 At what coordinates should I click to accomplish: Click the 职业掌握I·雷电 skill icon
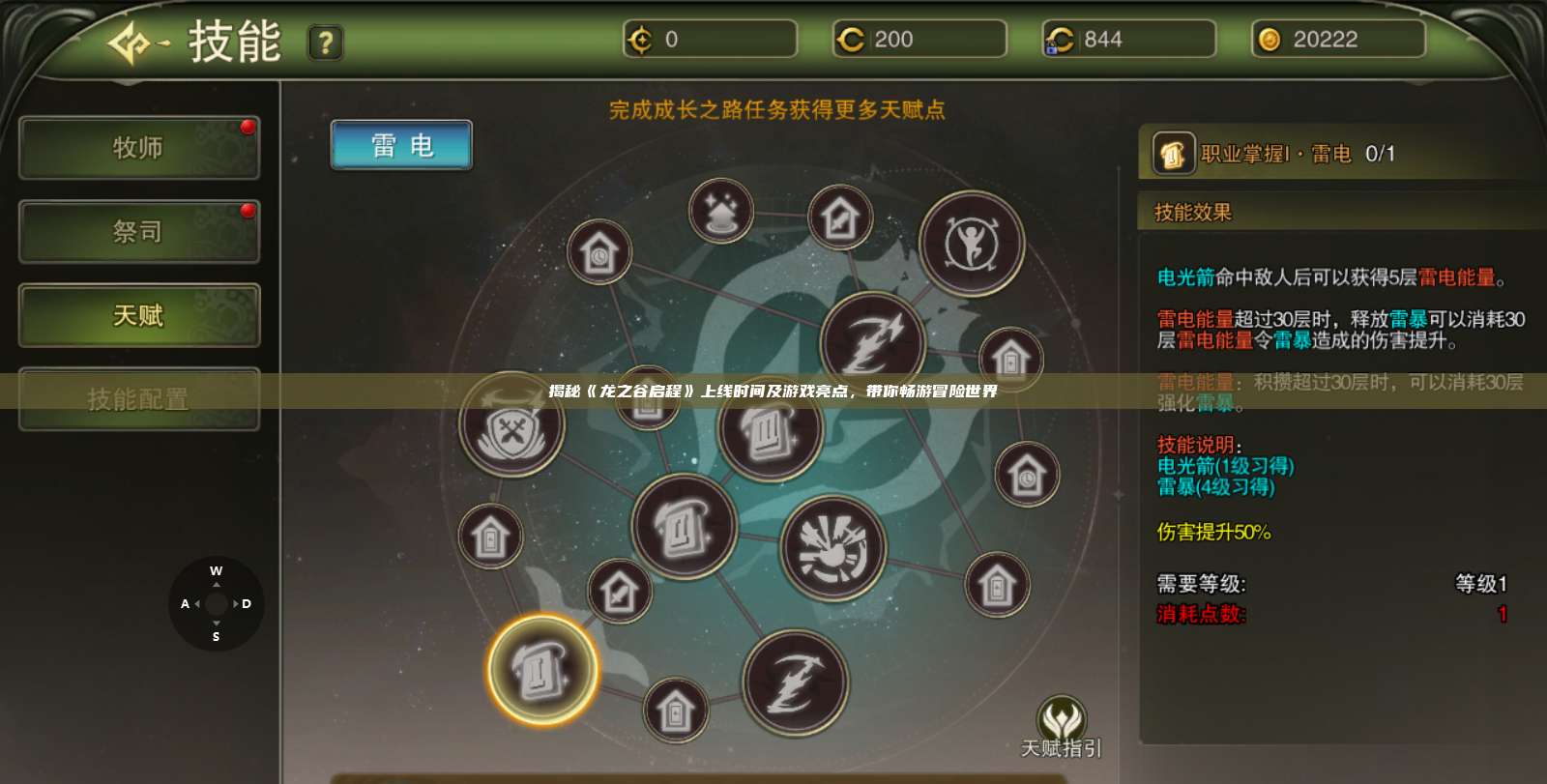[x=1172, y=155]
